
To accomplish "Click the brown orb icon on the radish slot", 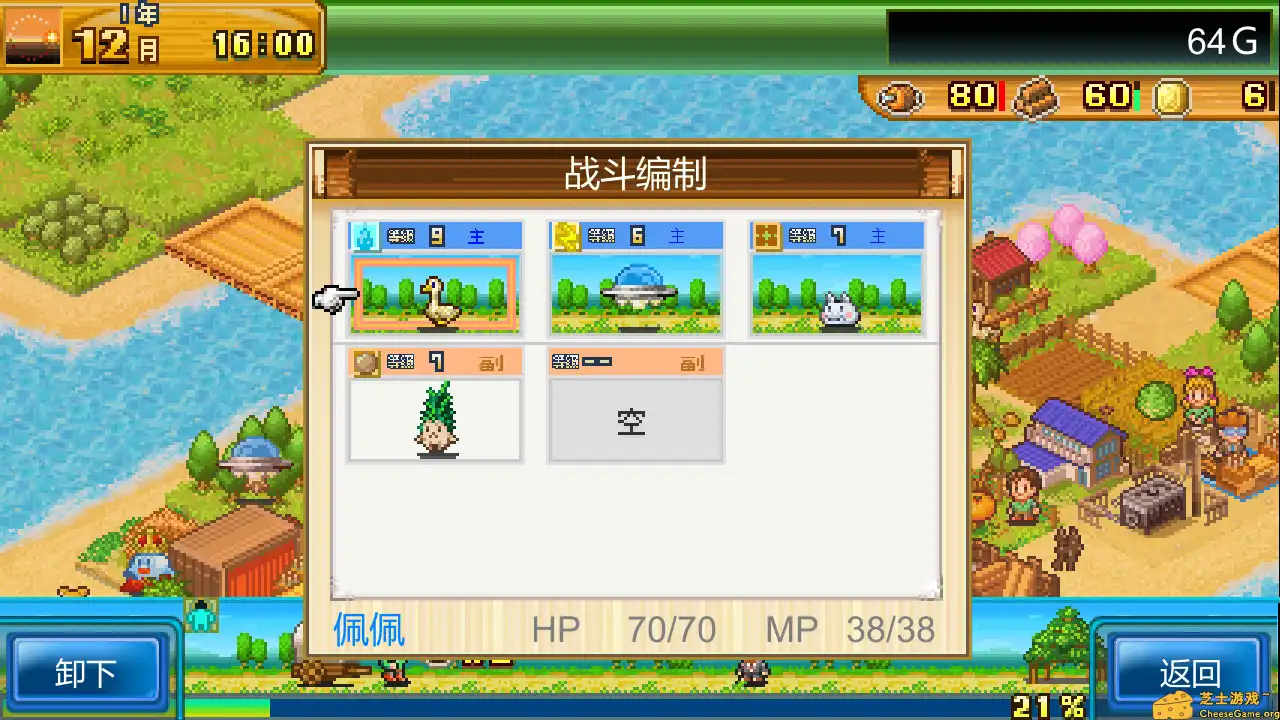I will 364,362.
